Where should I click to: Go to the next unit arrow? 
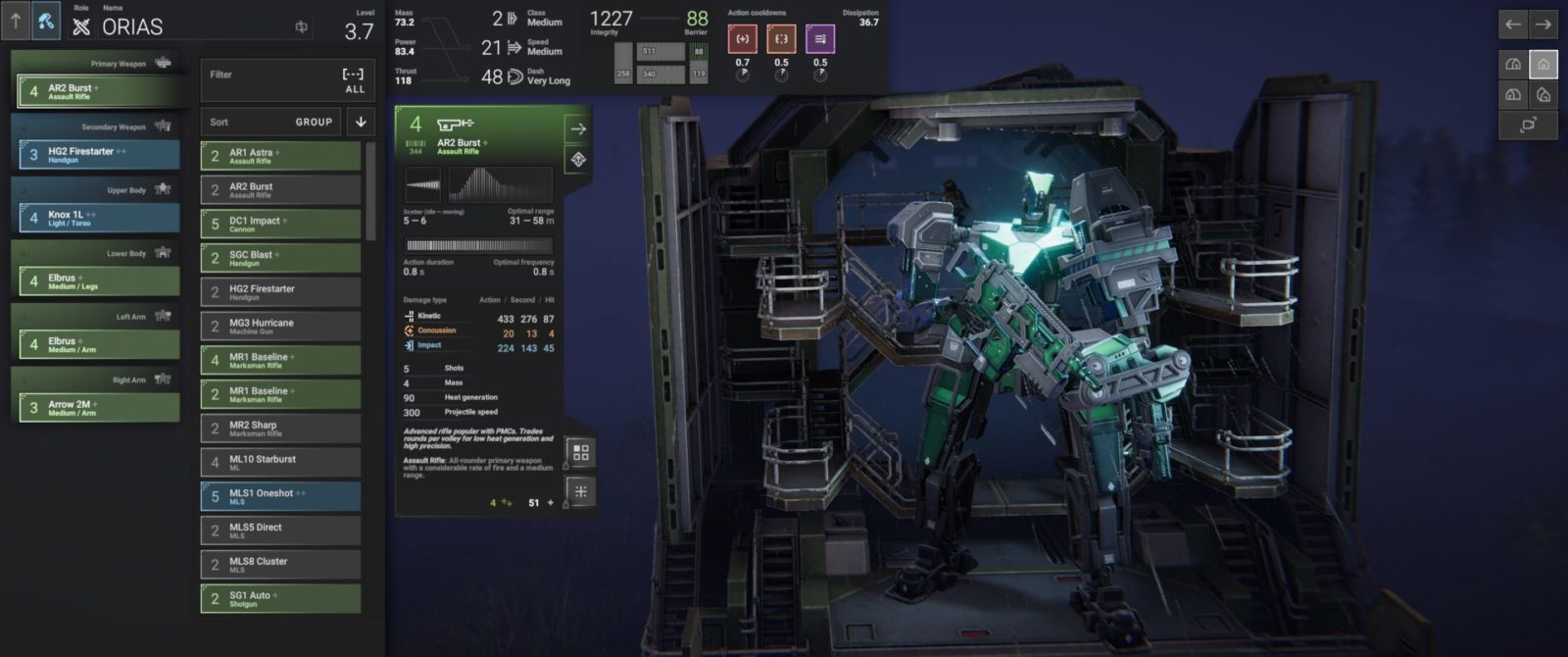click(1543, 25)
